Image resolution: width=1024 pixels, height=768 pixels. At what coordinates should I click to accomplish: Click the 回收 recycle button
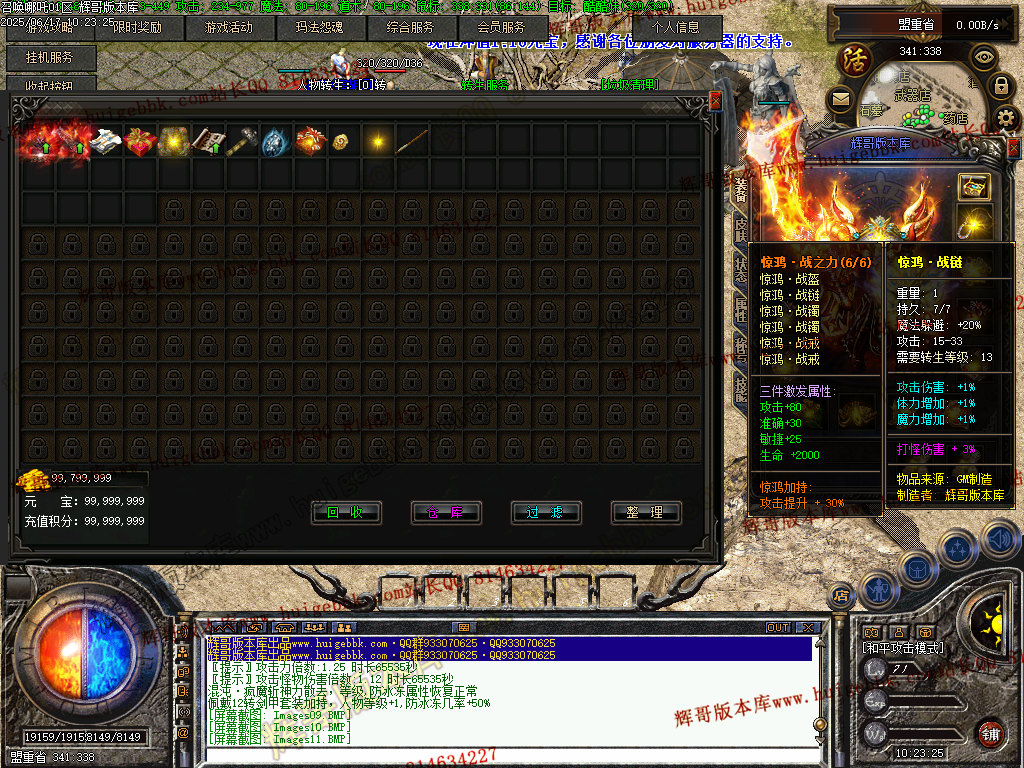pos(346,513)
